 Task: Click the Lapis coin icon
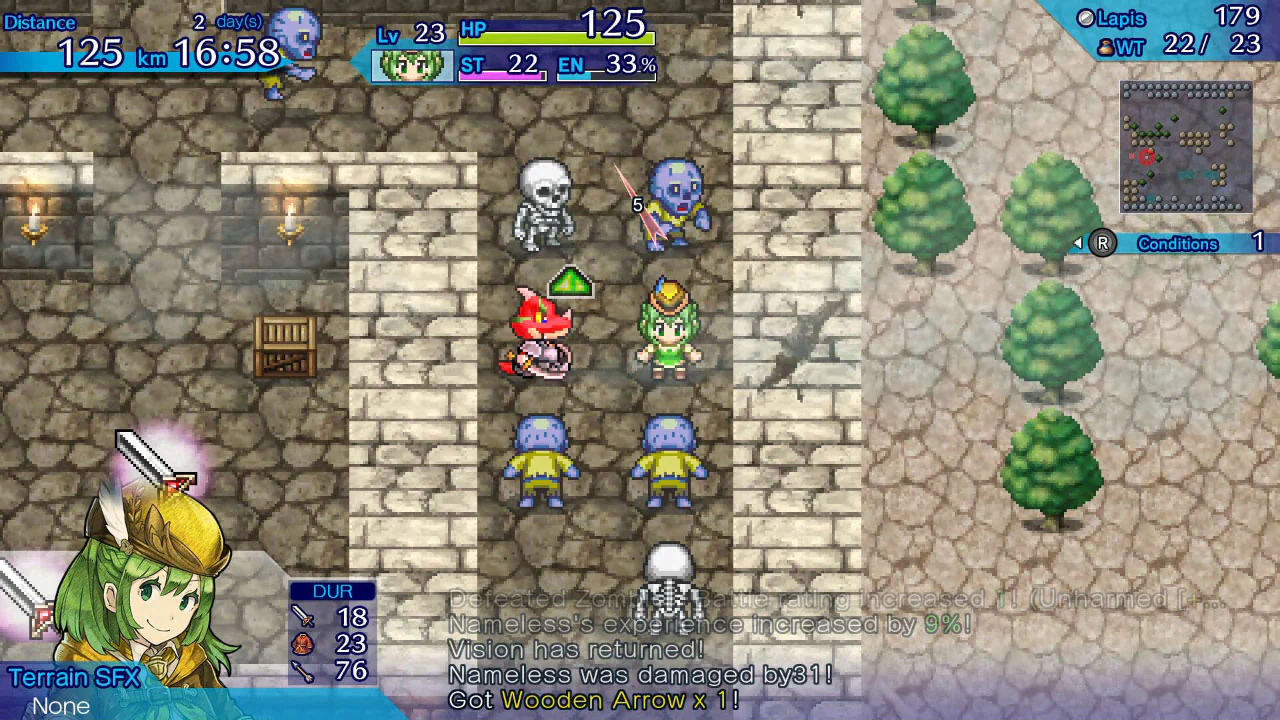click(1086, 17)
